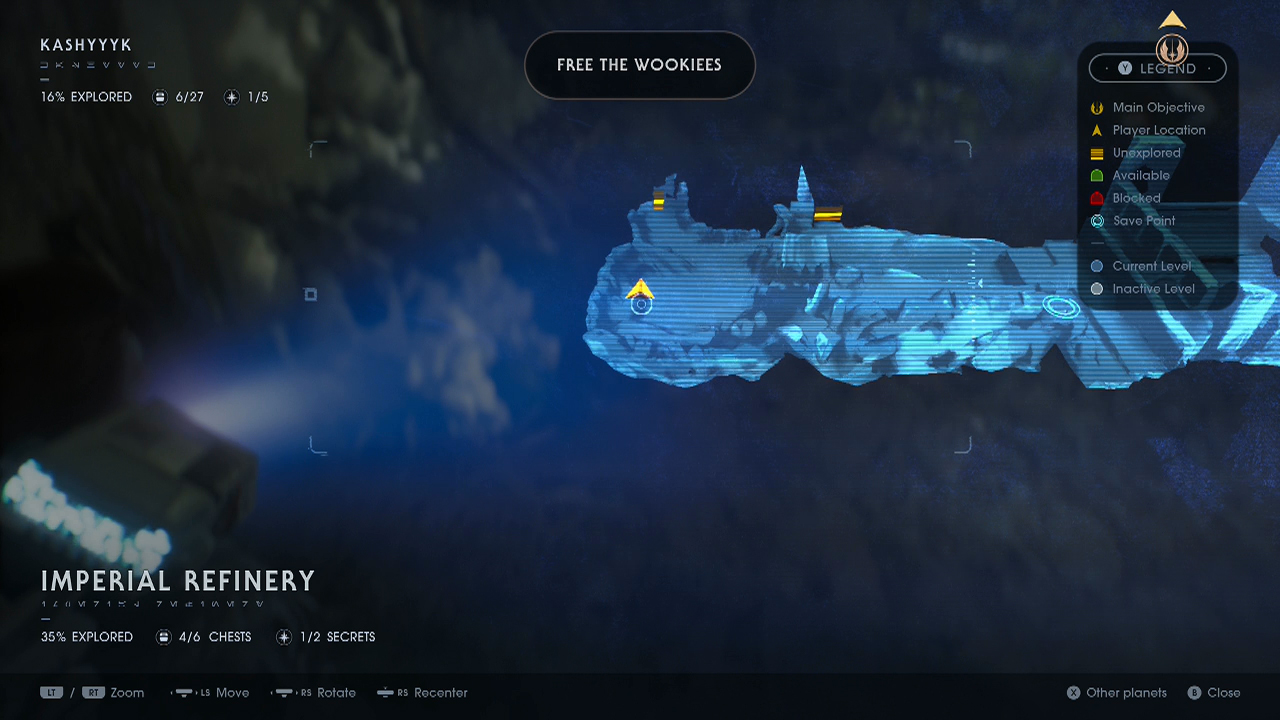Click the Main Objective icon in the legend
The width and height of the screenshot is (1280, 720).
point(1096,107)
